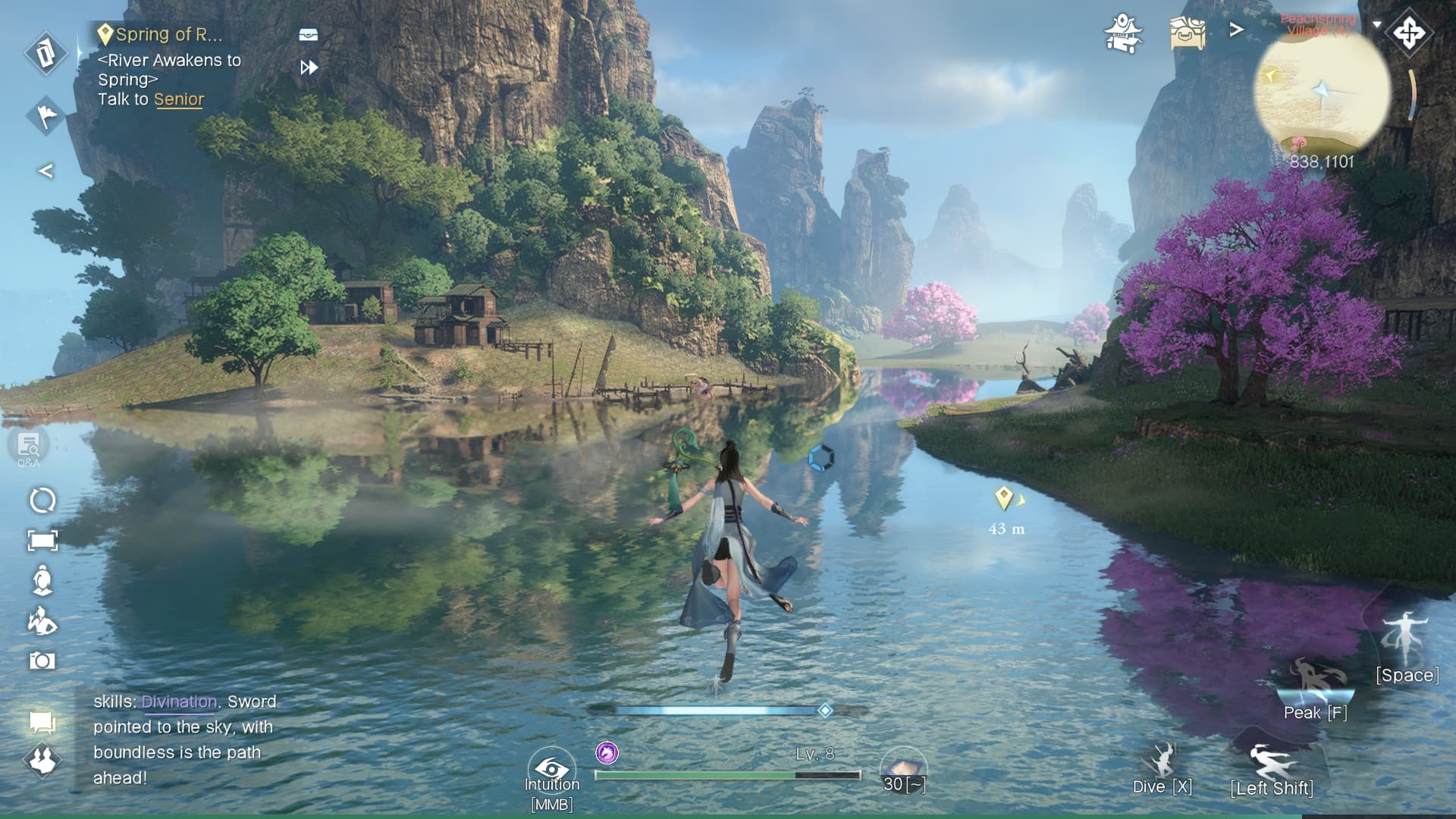The image size is (1456, 819).
Task: Open the circular minimap
Action: coord(1322,91)
